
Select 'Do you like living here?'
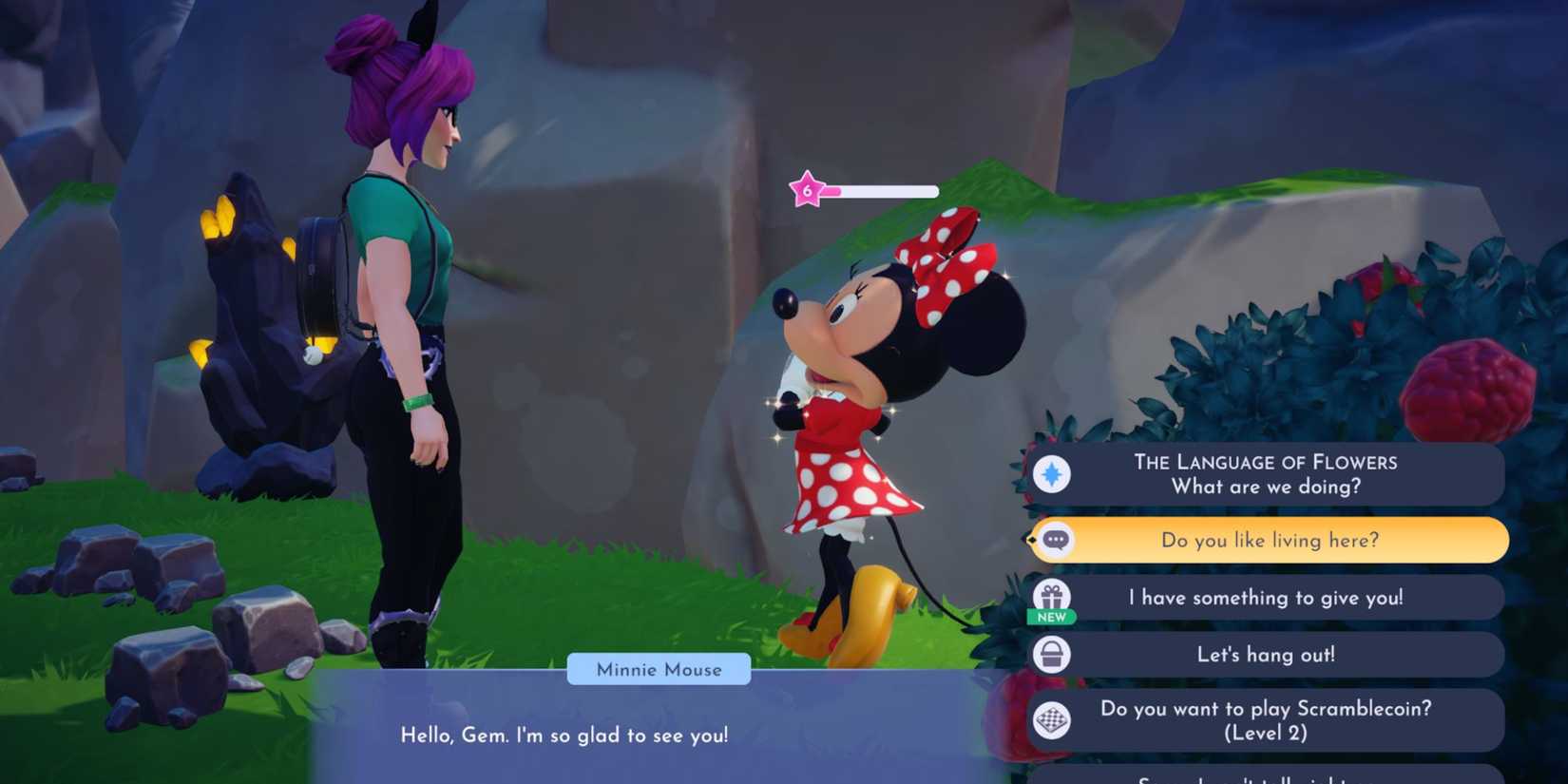[1269, 540]
